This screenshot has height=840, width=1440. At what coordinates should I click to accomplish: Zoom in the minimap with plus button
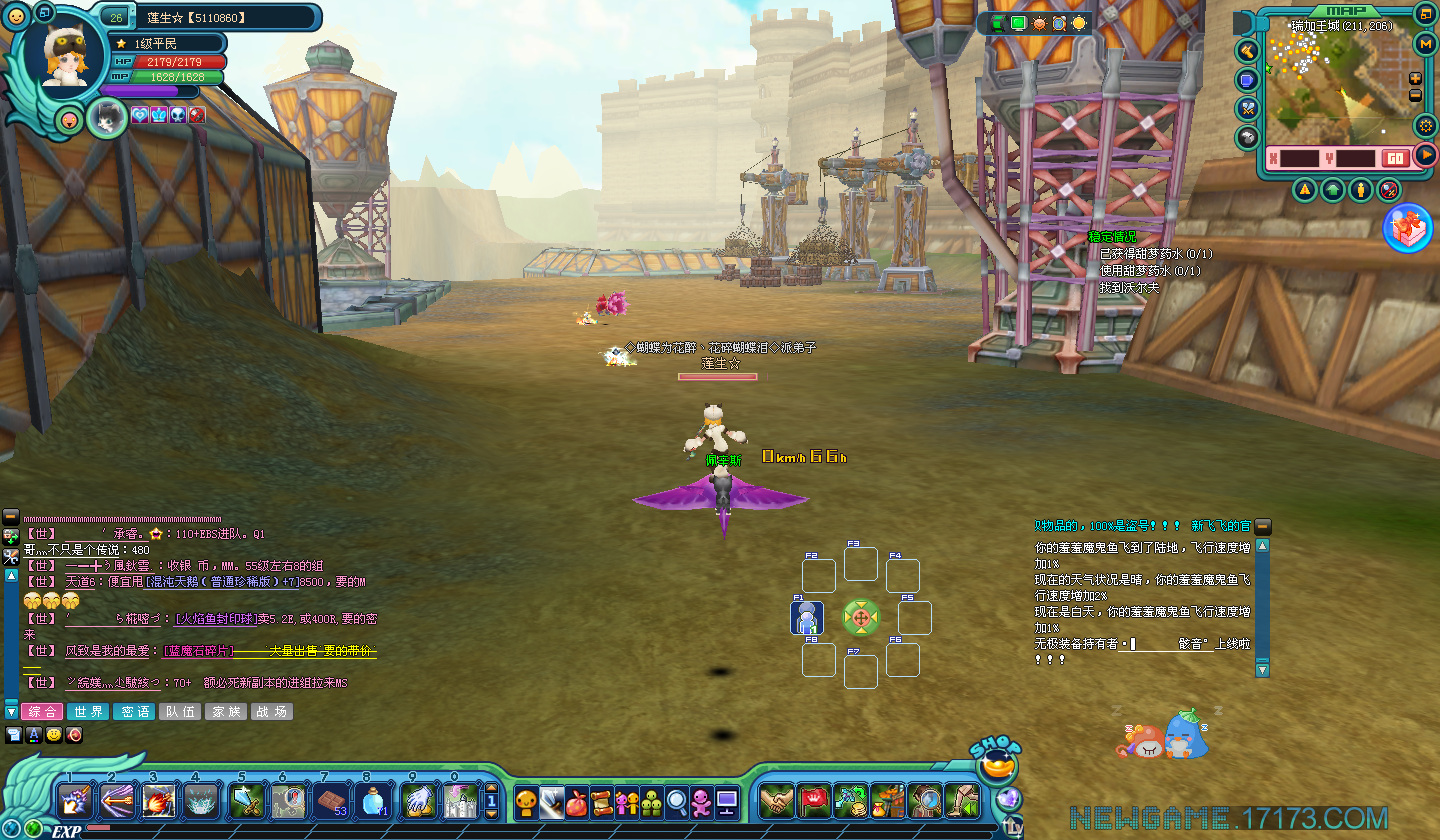click(1415, 79)
